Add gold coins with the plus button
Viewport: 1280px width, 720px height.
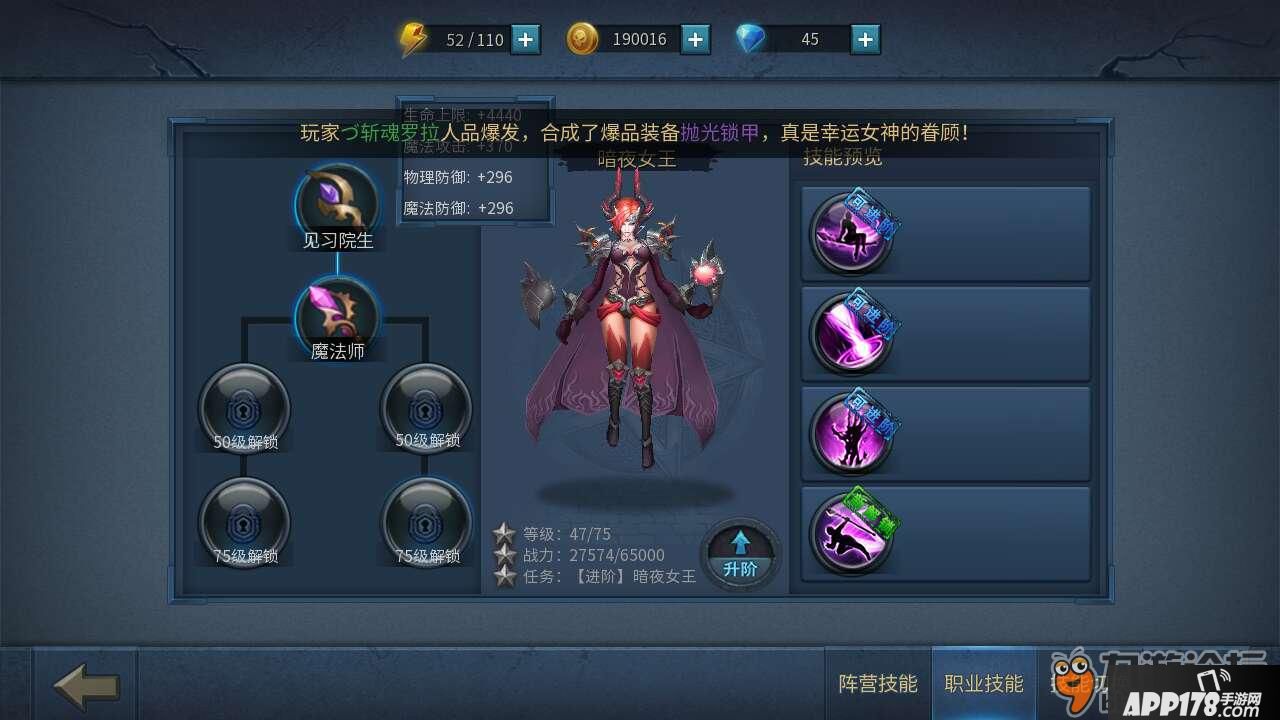(695, 39)
